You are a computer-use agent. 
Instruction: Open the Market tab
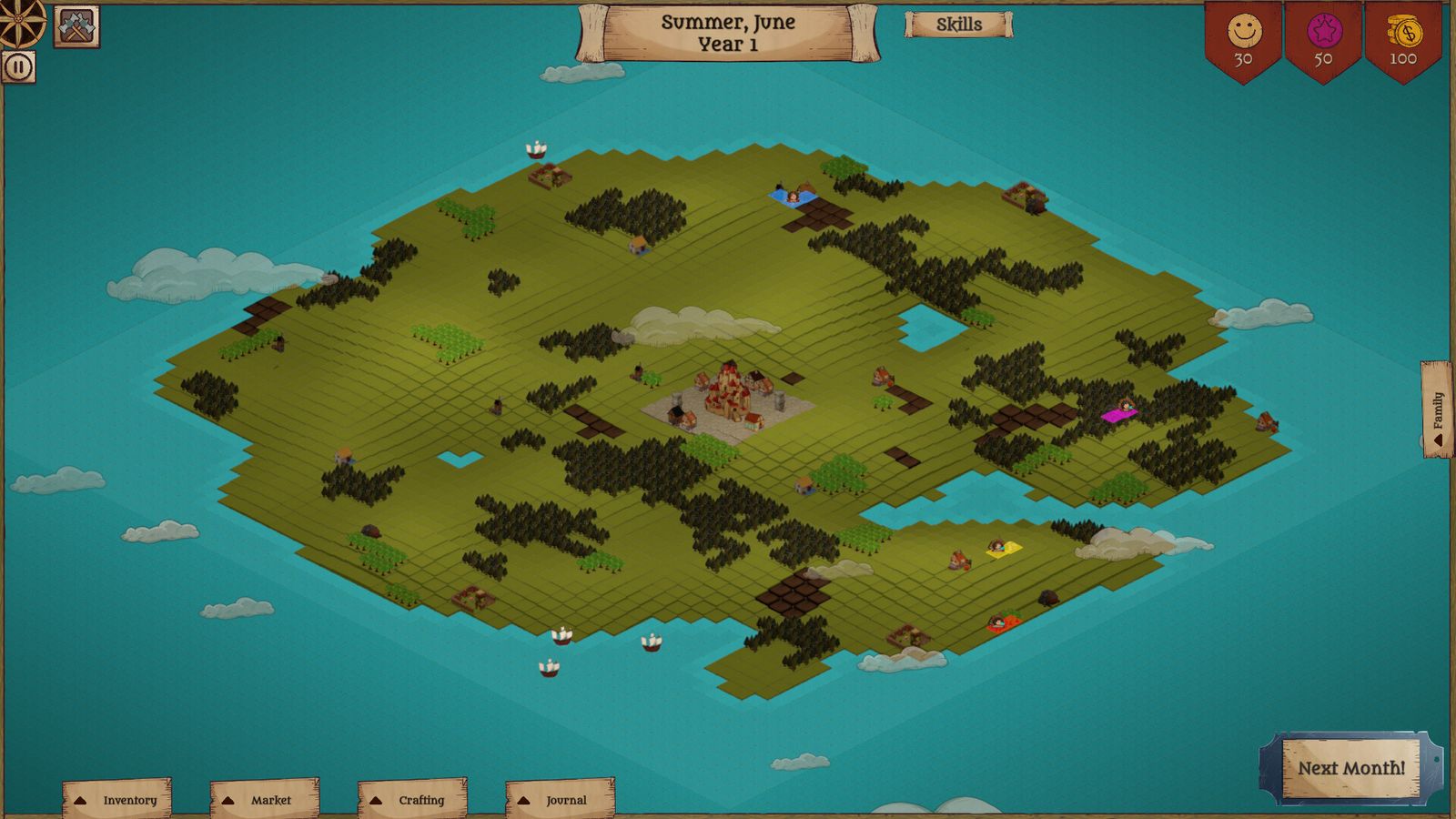click(x=265, y=798)
